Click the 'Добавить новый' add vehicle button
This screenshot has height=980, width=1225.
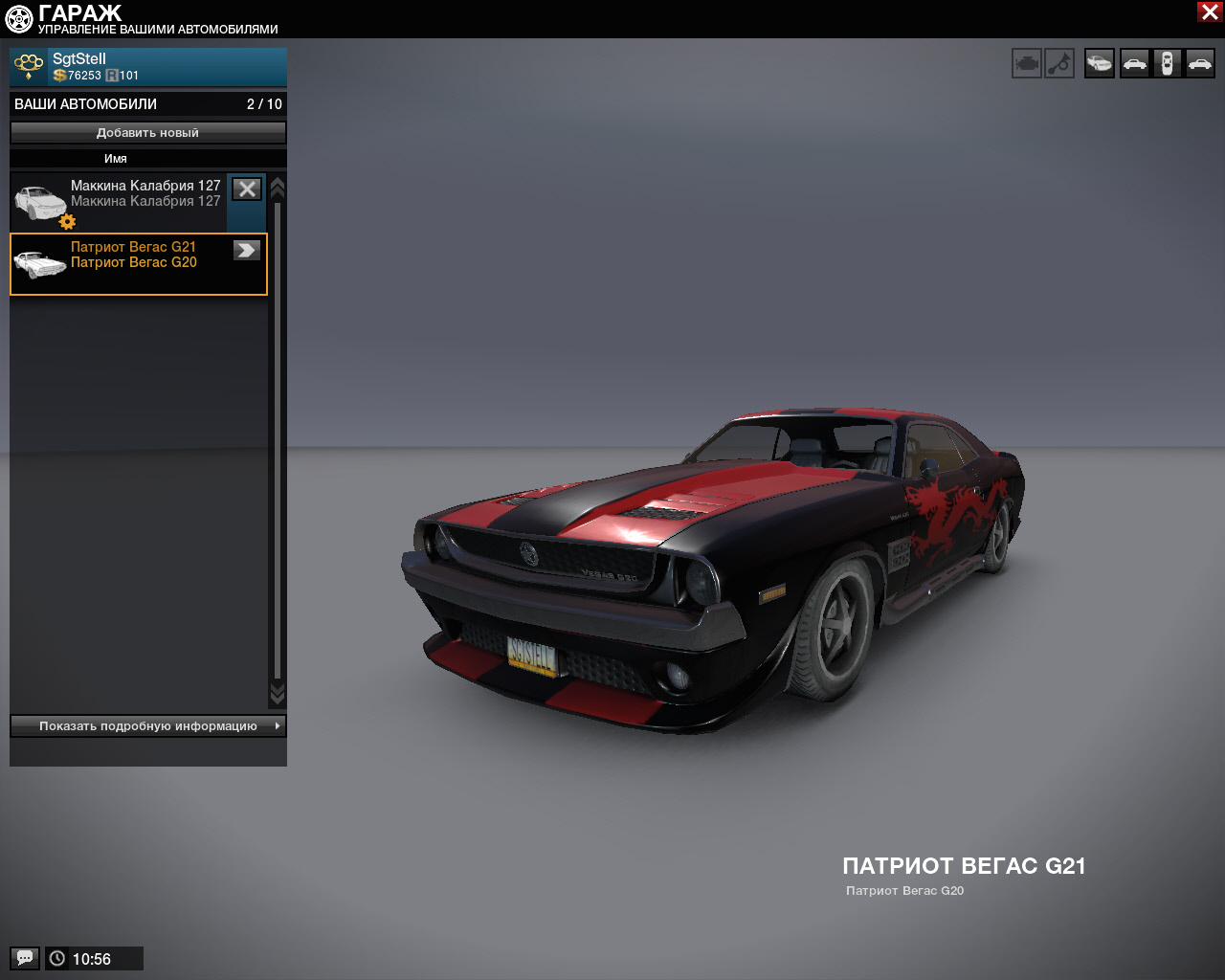(x=148, y=133)
